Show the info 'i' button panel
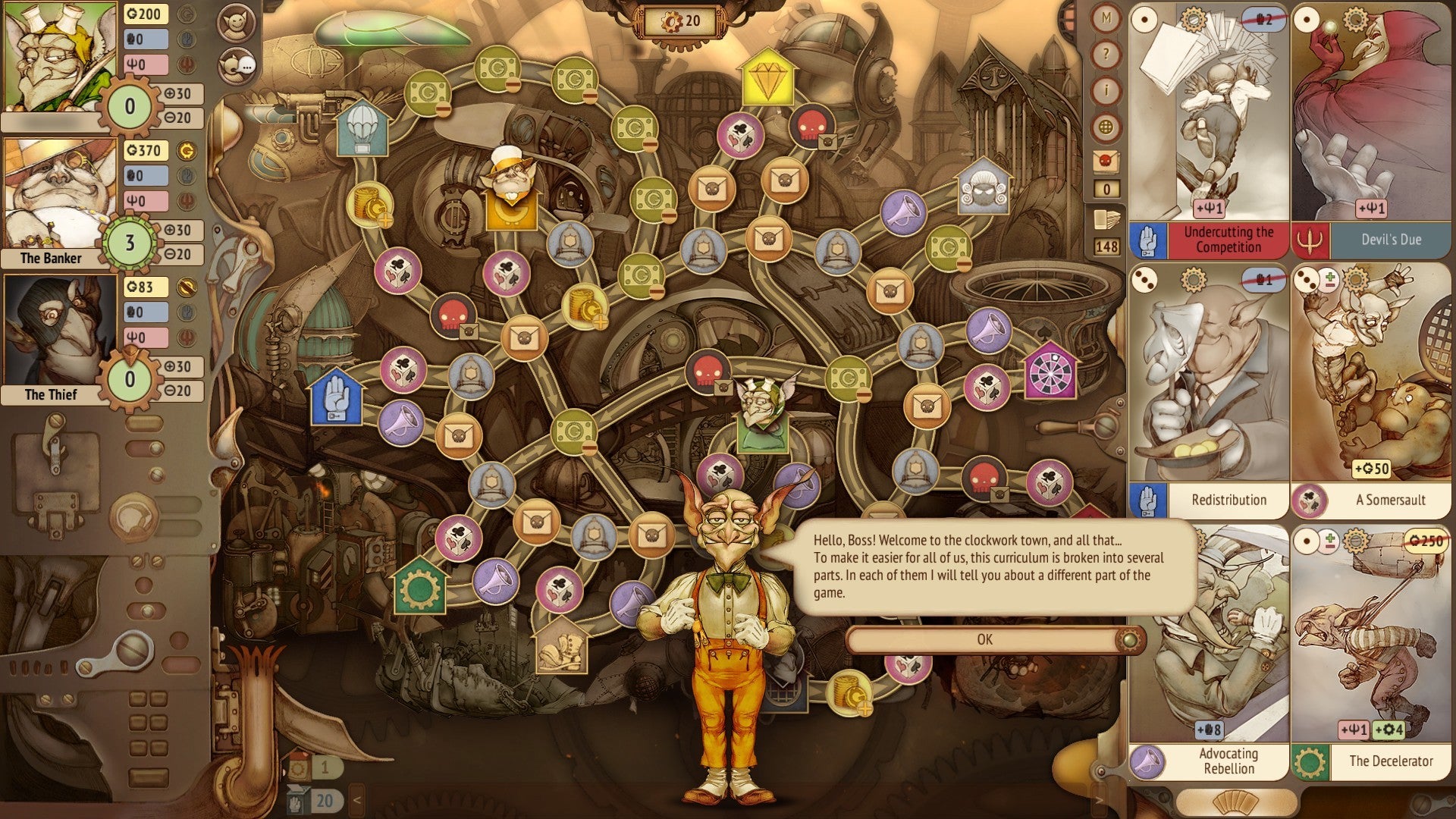 [x=1106, y=91]
